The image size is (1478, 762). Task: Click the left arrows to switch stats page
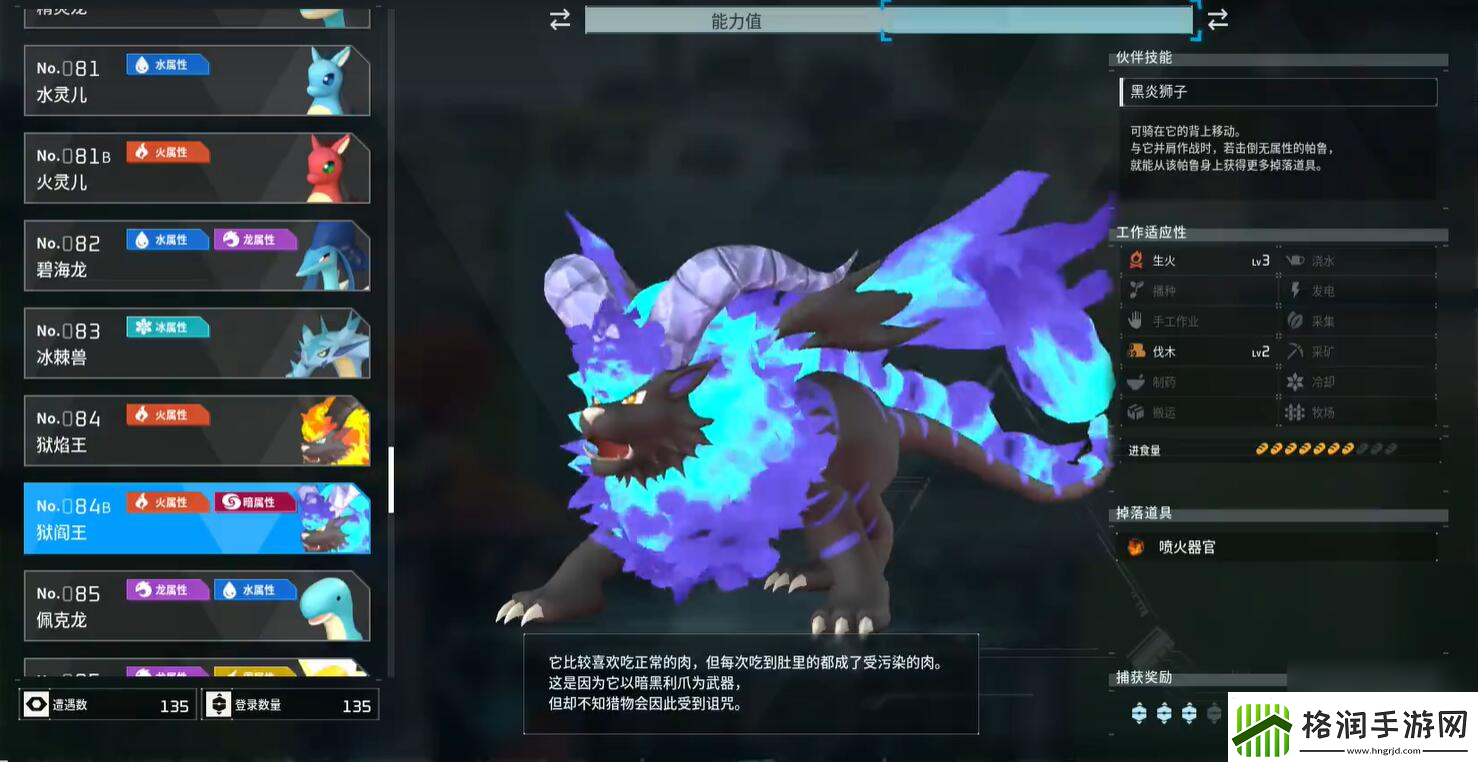559,18
